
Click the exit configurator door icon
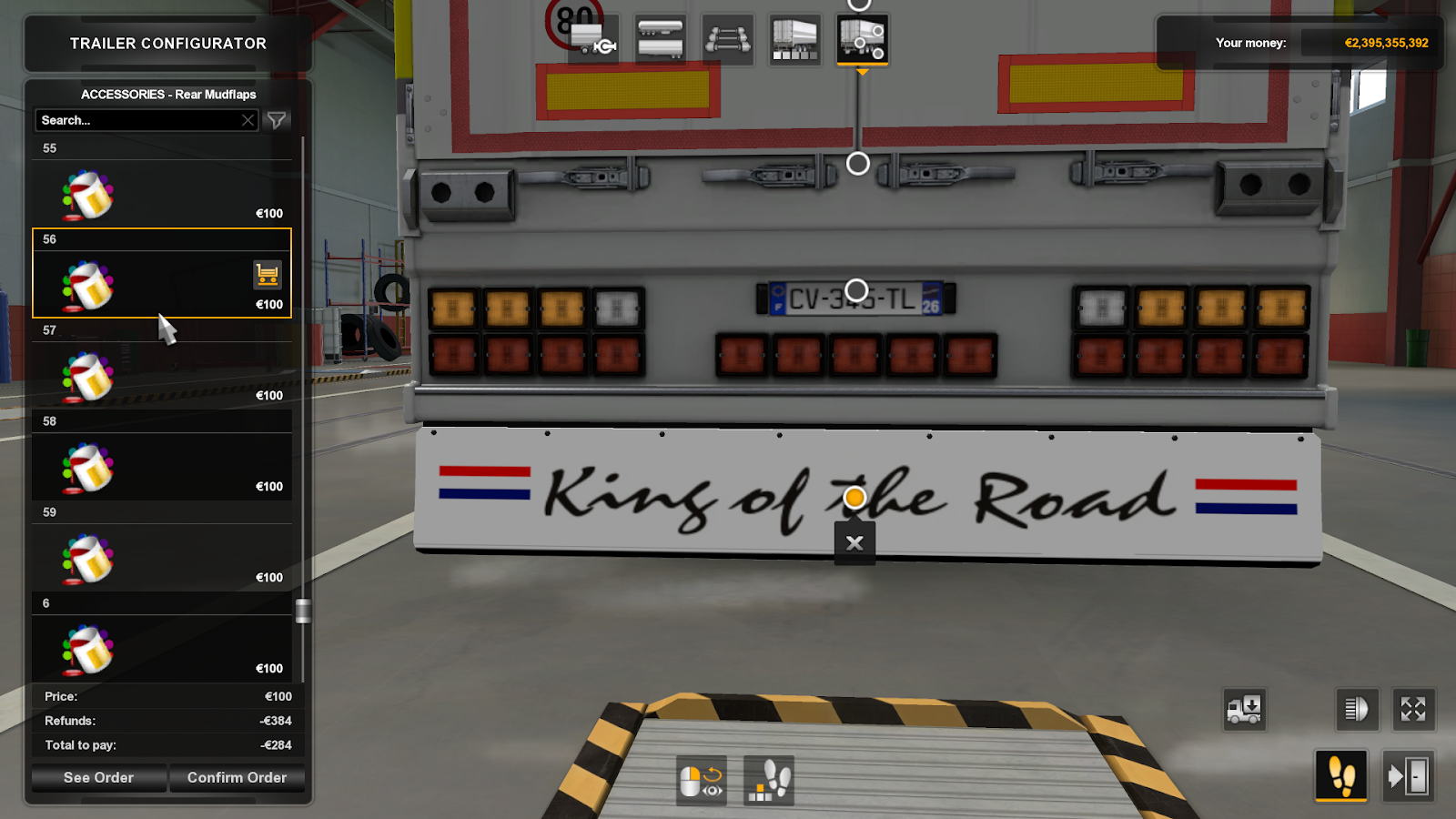1408,775
